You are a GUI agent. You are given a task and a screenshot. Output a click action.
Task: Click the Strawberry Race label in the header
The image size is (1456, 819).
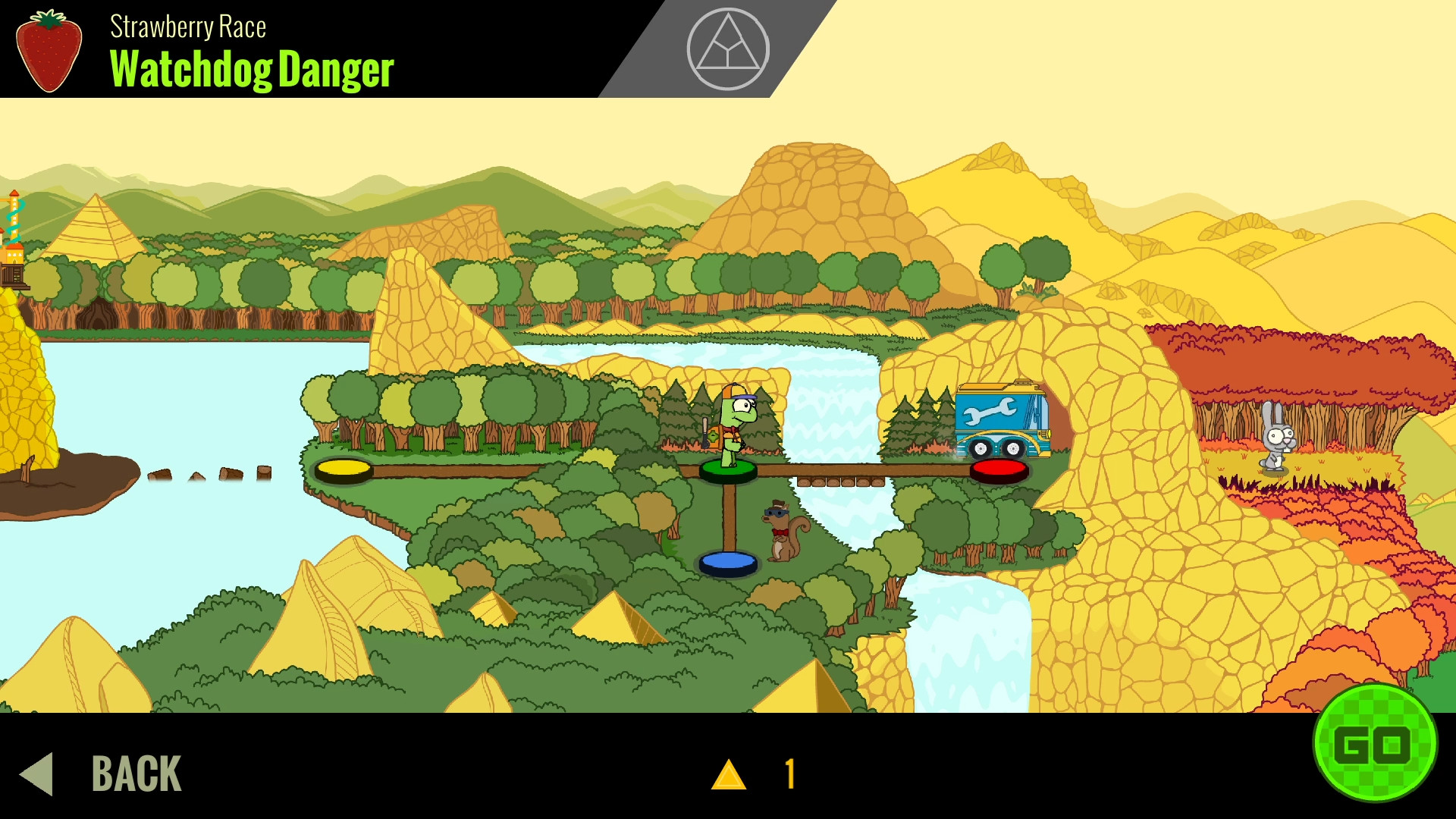[x=188, y=27]
